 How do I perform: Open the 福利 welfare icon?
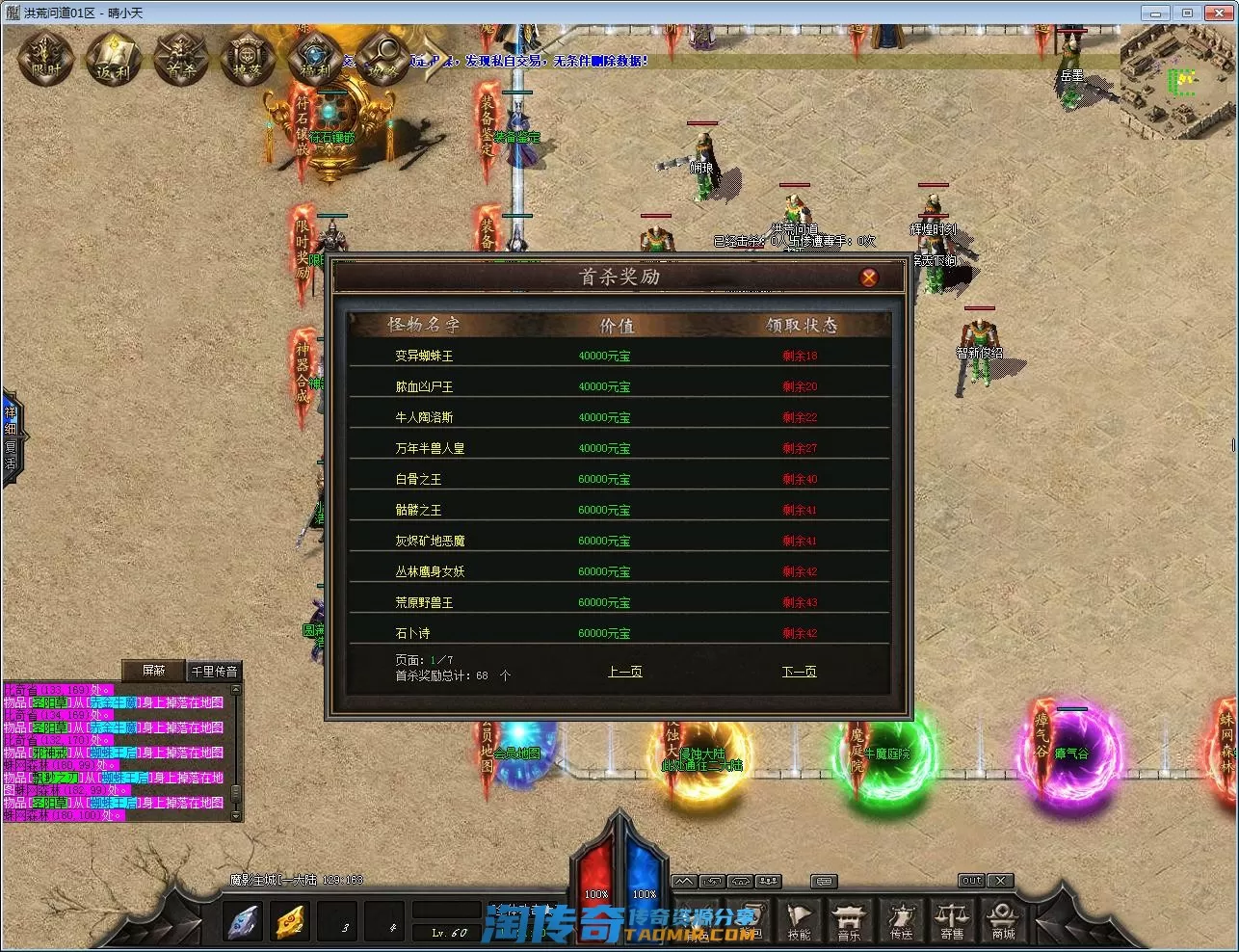(x=315, y=58)
